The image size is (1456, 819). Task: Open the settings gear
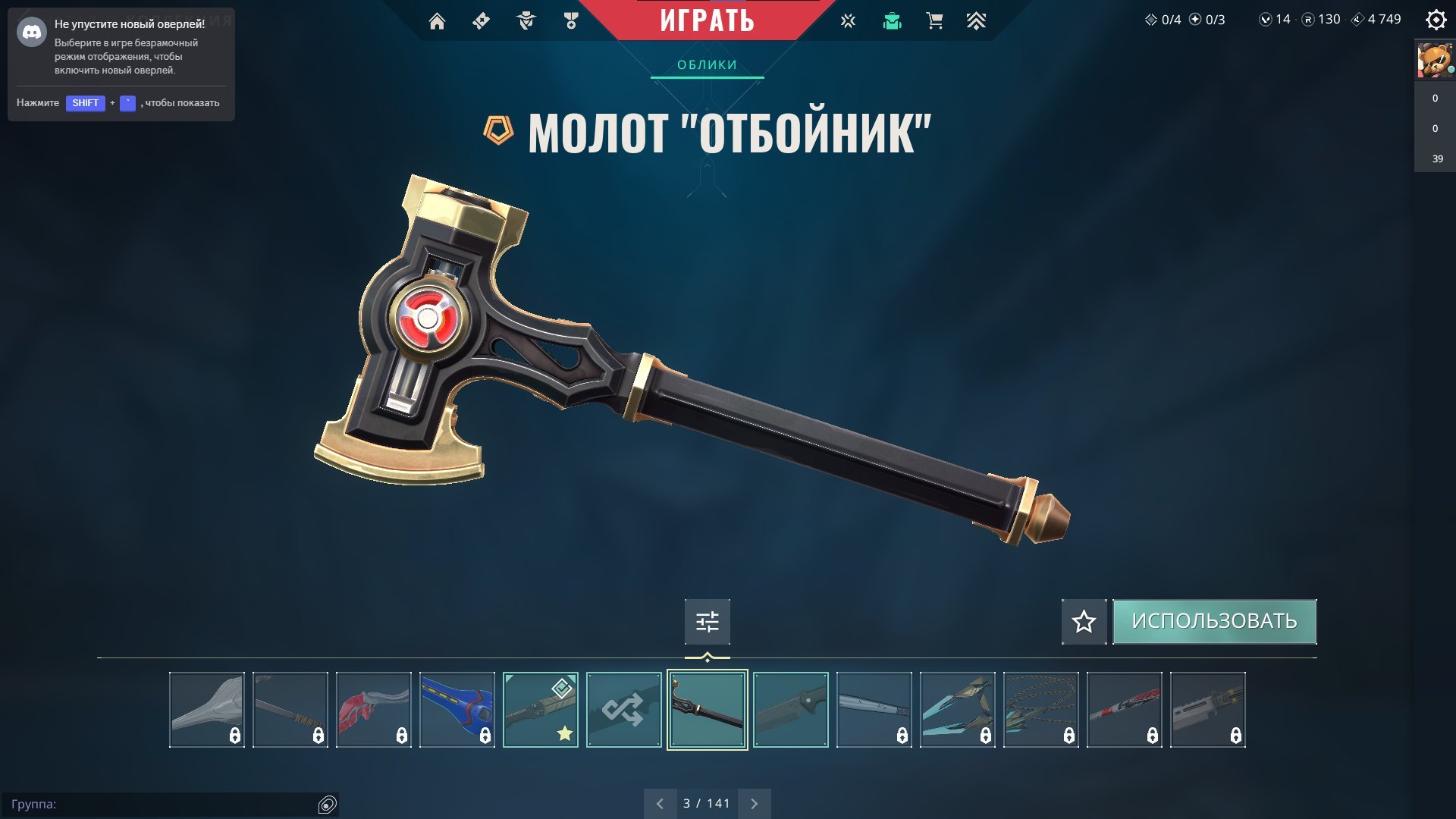pos(1436,20)
